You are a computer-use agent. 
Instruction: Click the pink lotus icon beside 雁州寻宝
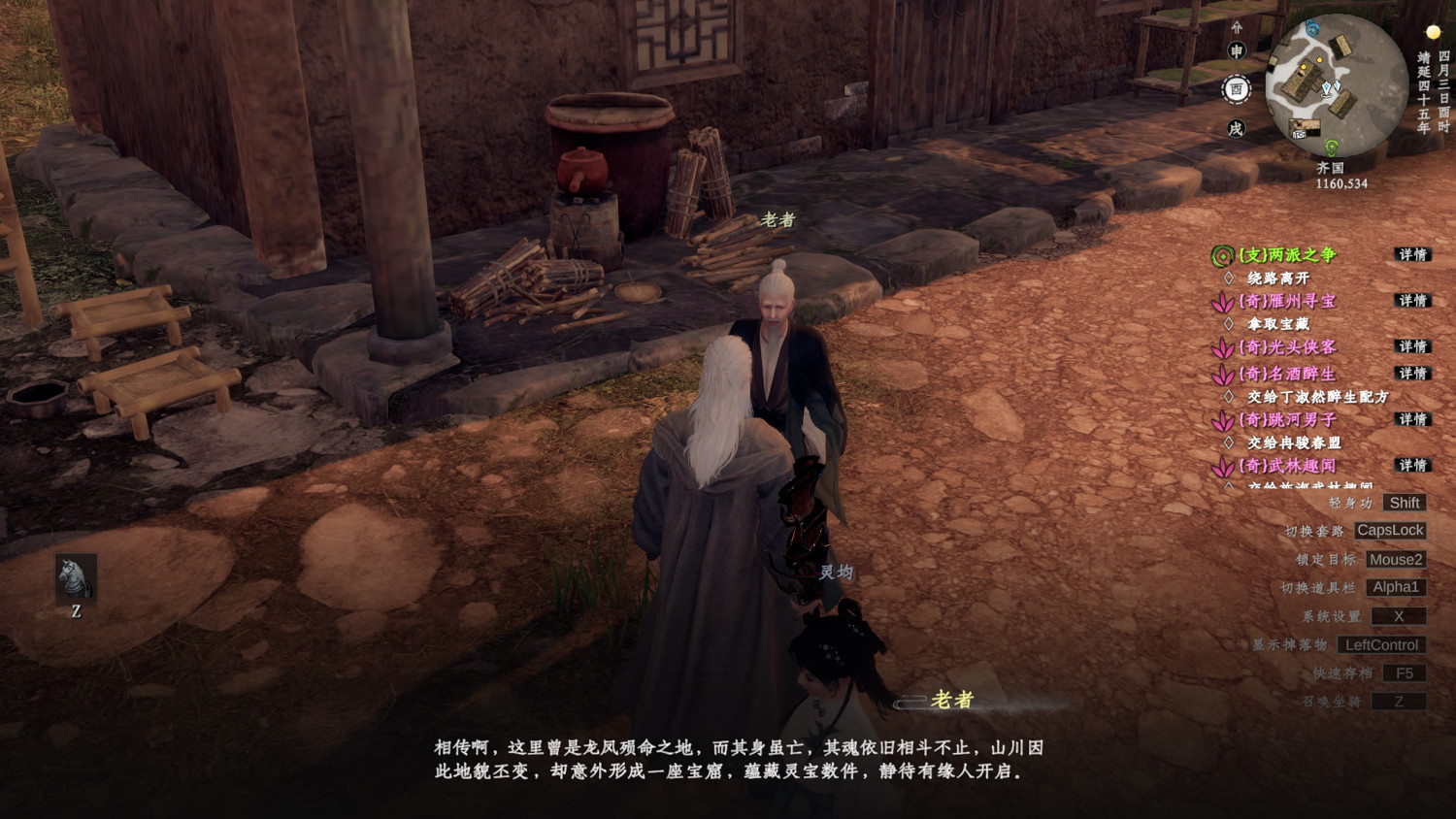(x=1221, y=302)
